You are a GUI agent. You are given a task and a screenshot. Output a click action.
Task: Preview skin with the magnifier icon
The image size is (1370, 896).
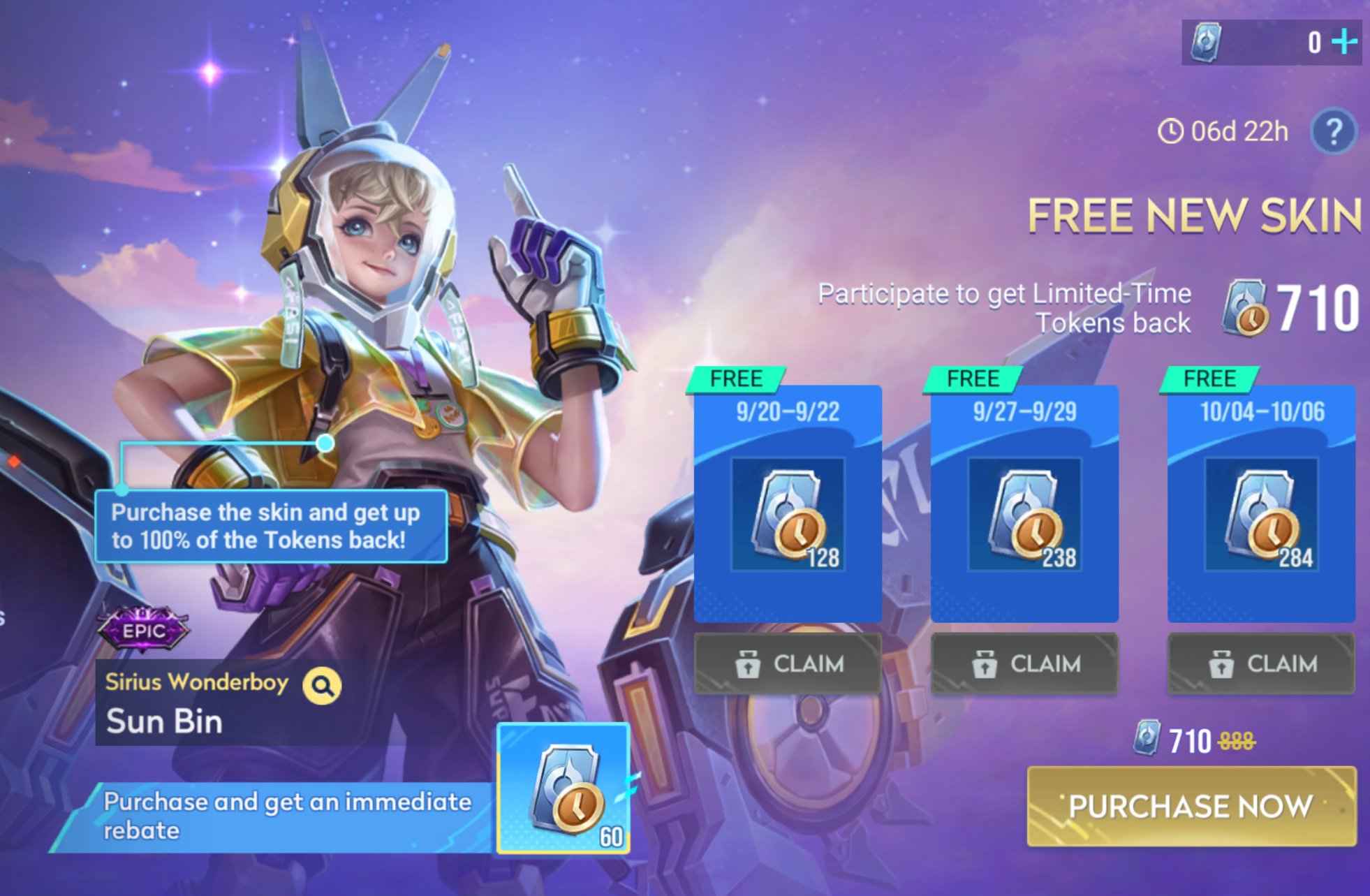tap(322, 686)
